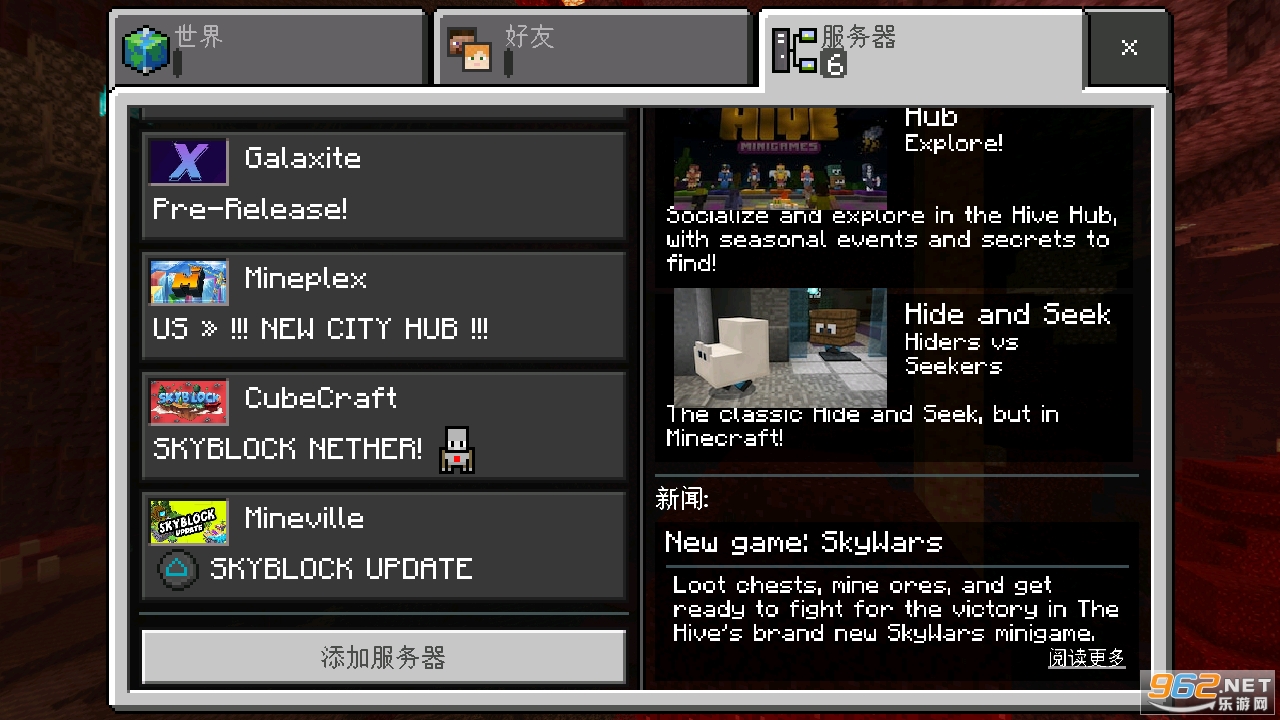This screenshot has height=720, width=1280.
Task: Open the 好友 tab
Action: click(592, 47)
